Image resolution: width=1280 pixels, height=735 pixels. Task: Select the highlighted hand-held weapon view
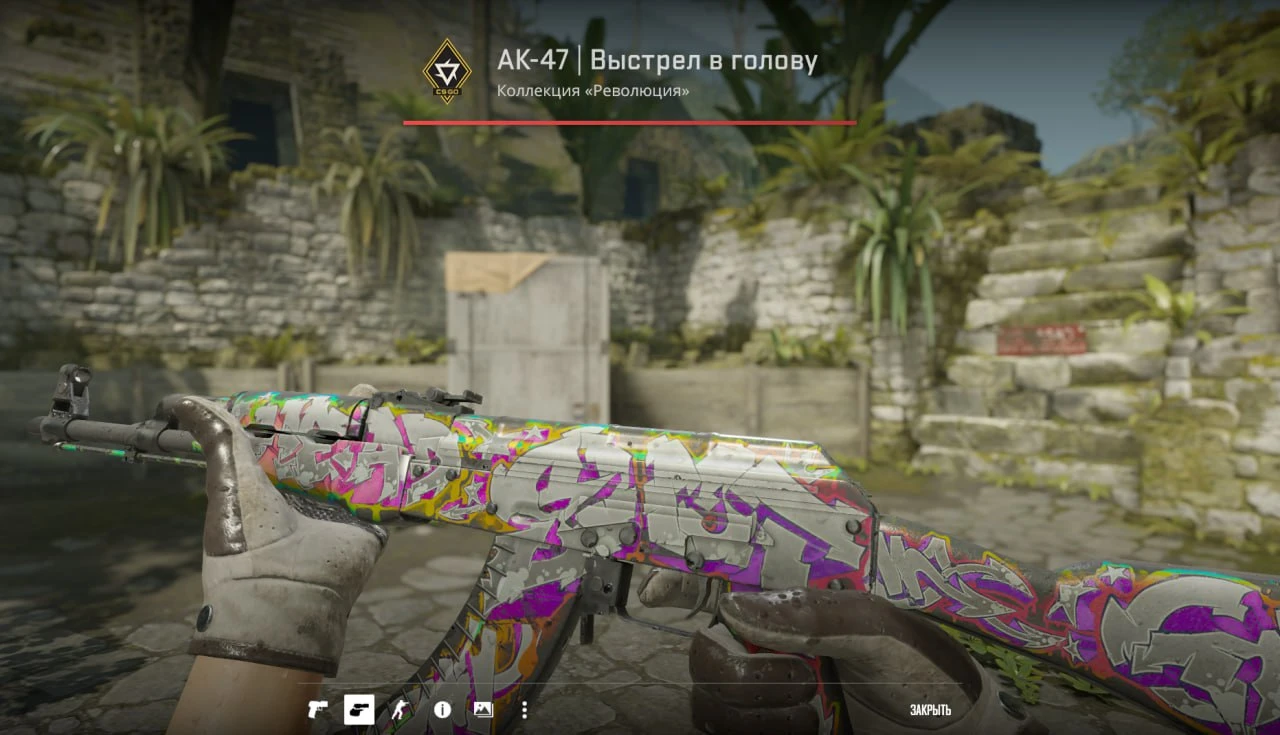[x=359, y=710]
